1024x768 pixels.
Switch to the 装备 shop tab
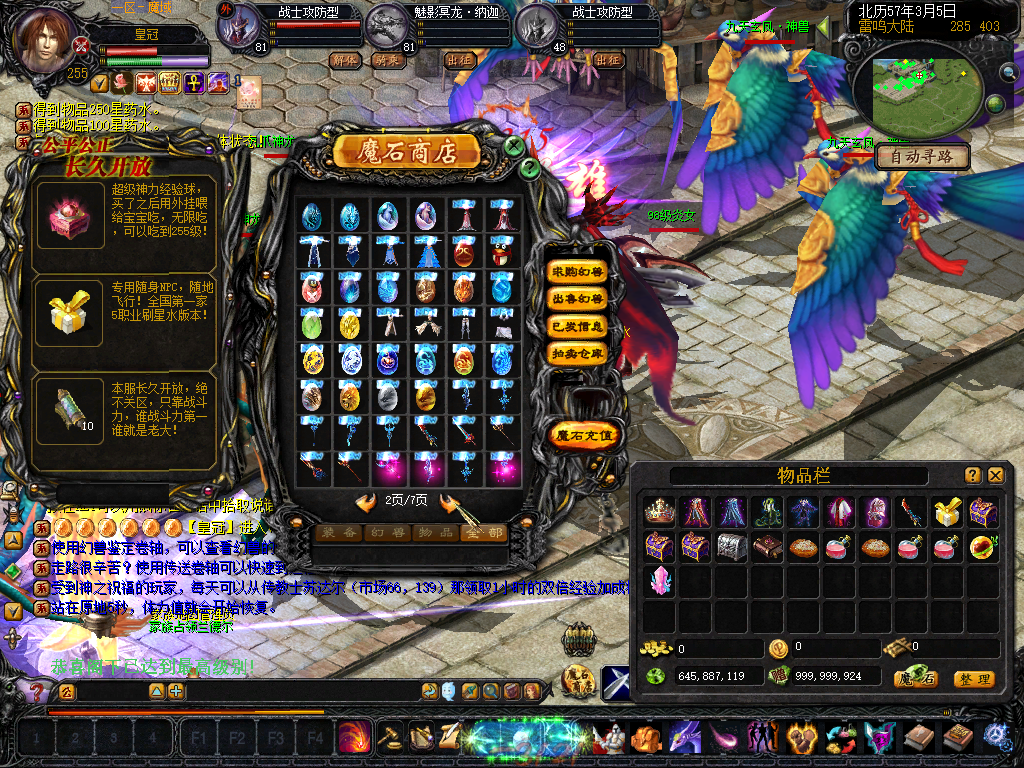click(x=337, y=533)
